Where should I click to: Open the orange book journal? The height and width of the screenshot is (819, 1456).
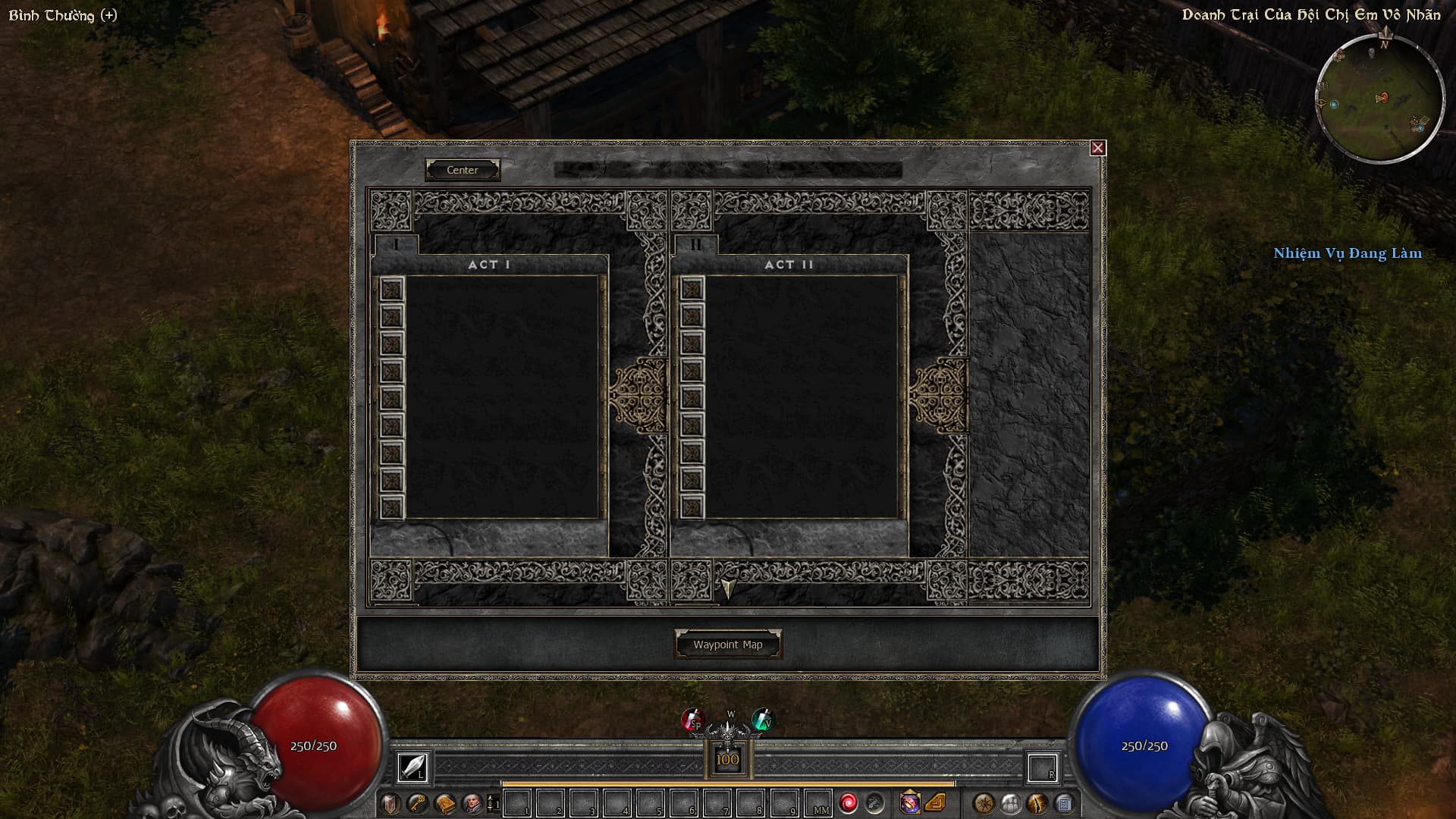(x=445, y=803)
